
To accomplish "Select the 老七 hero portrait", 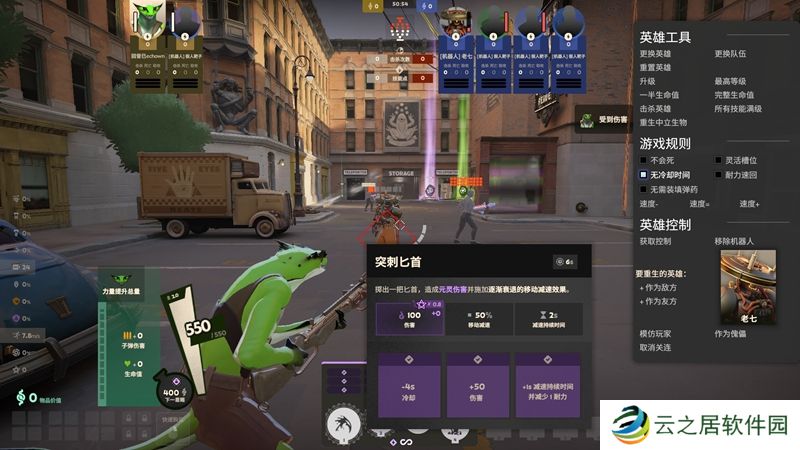I will point(748,284).
